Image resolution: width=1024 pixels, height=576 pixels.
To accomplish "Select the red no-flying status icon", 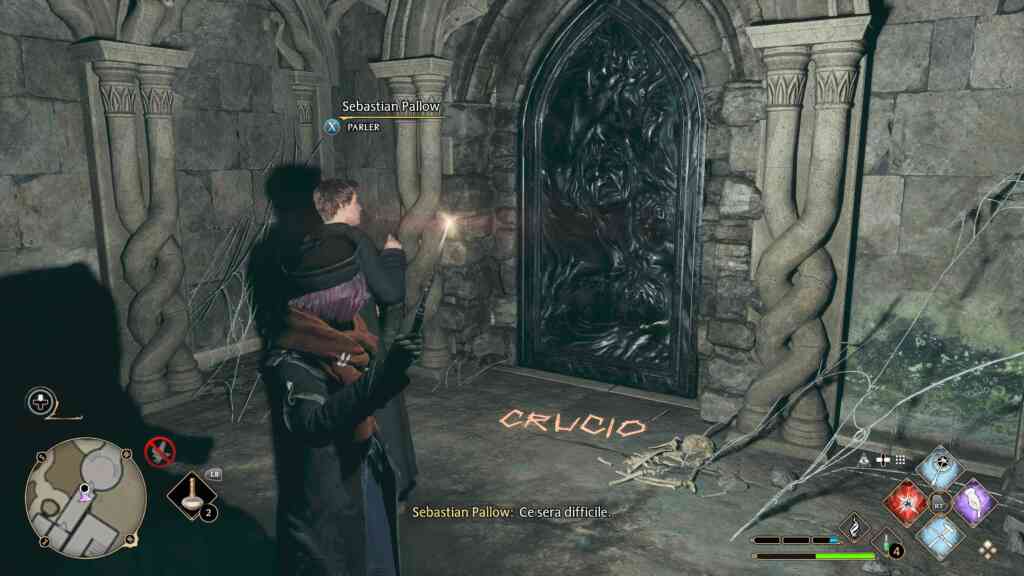I will [158, 451].
